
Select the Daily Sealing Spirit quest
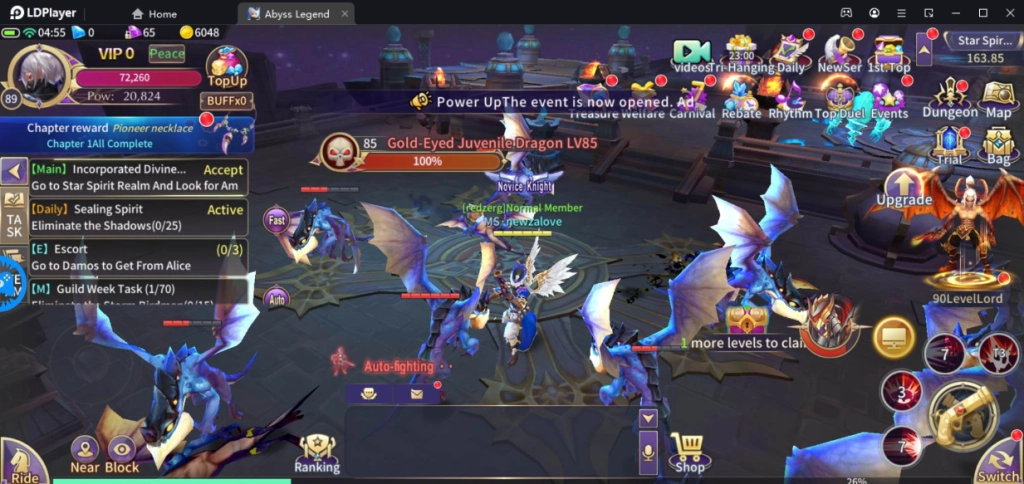138,217
